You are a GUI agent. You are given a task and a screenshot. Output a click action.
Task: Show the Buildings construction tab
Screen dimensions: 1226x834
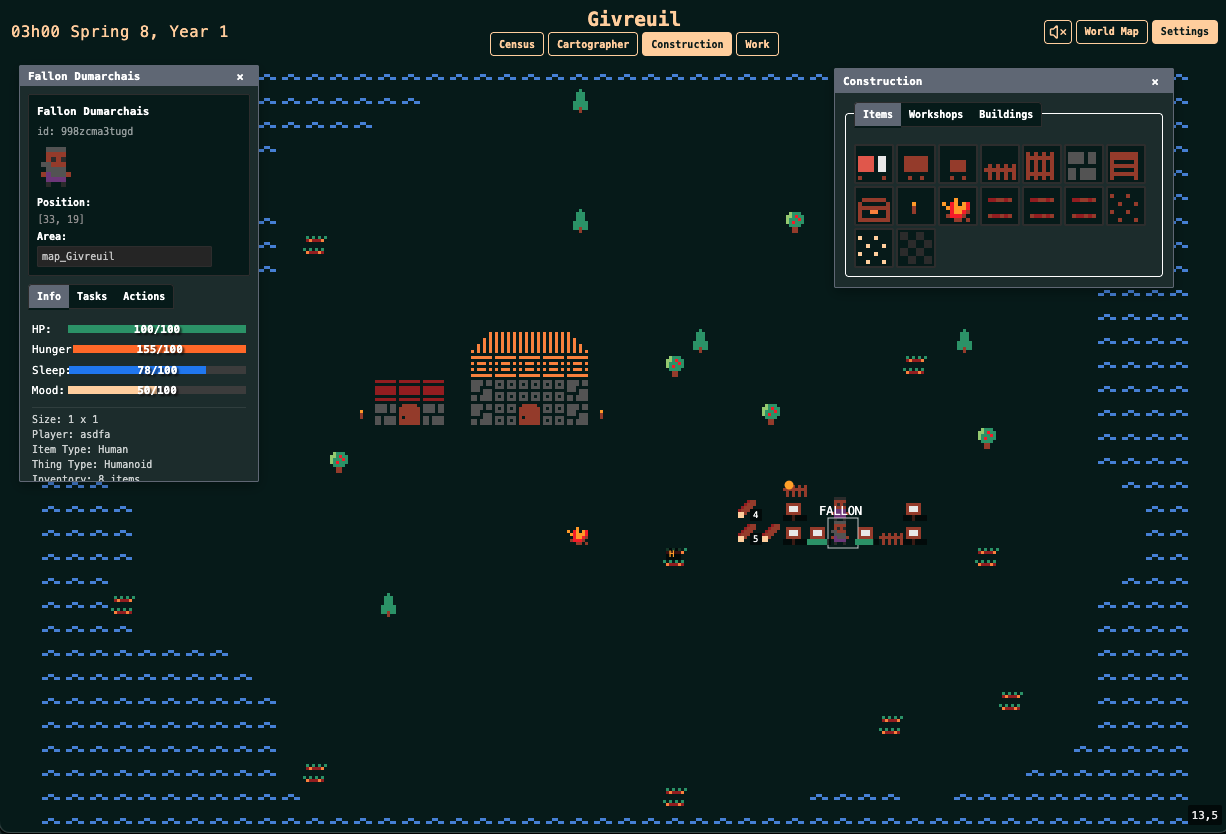click(1005, 114)
